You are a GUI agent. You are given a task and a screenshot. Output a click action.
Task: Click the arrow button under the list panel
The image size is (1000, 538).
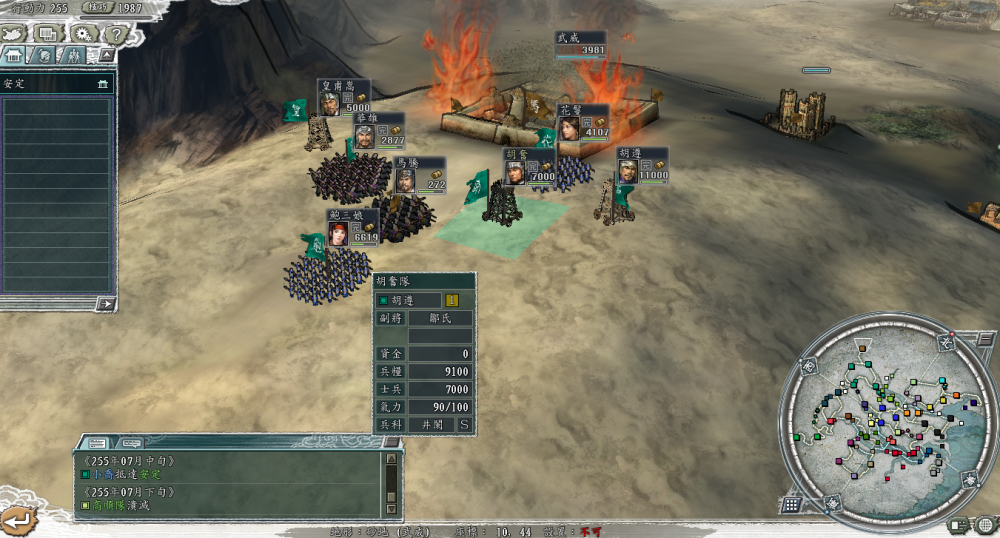[x=106, y=303]
